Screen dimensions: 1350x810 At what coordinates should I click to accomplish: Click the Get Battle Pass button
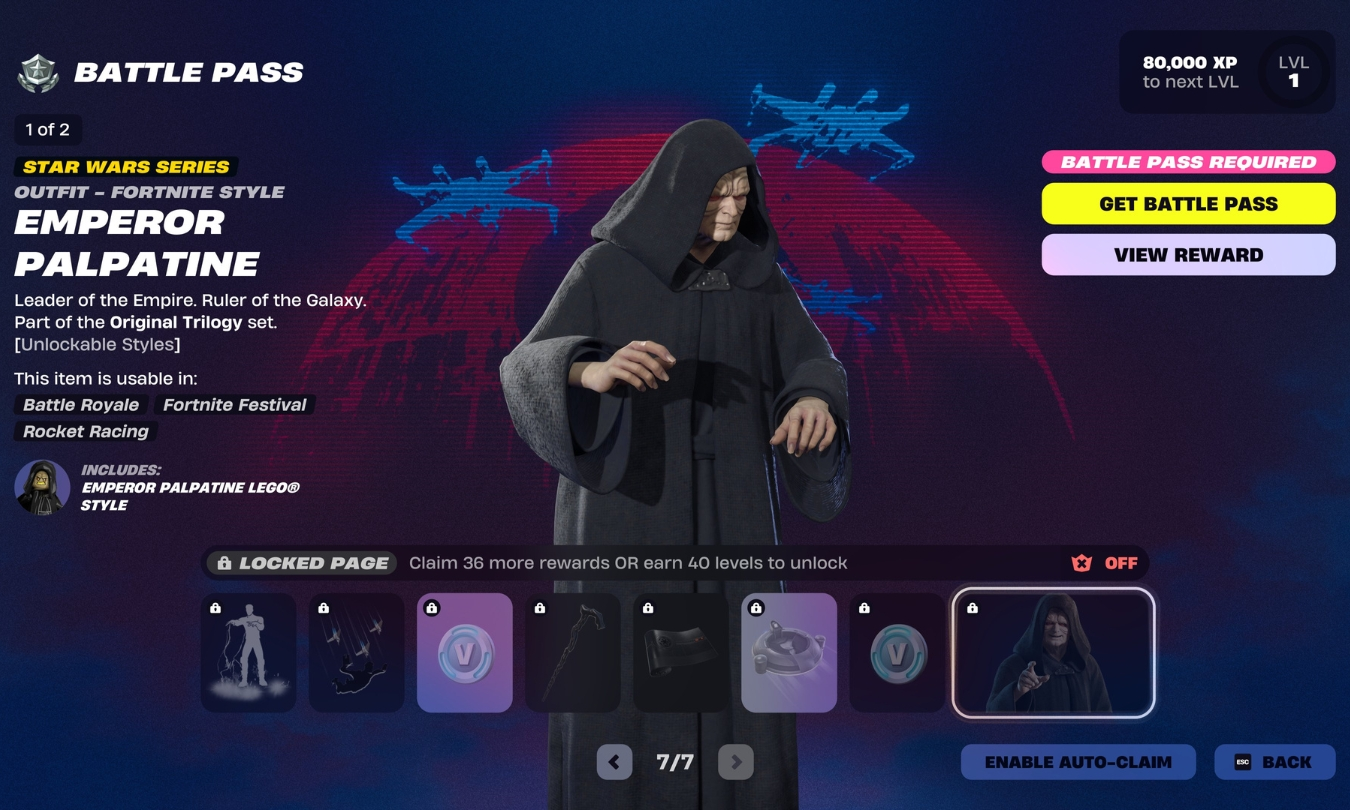pyautogui.click(x=1188, y=203)
